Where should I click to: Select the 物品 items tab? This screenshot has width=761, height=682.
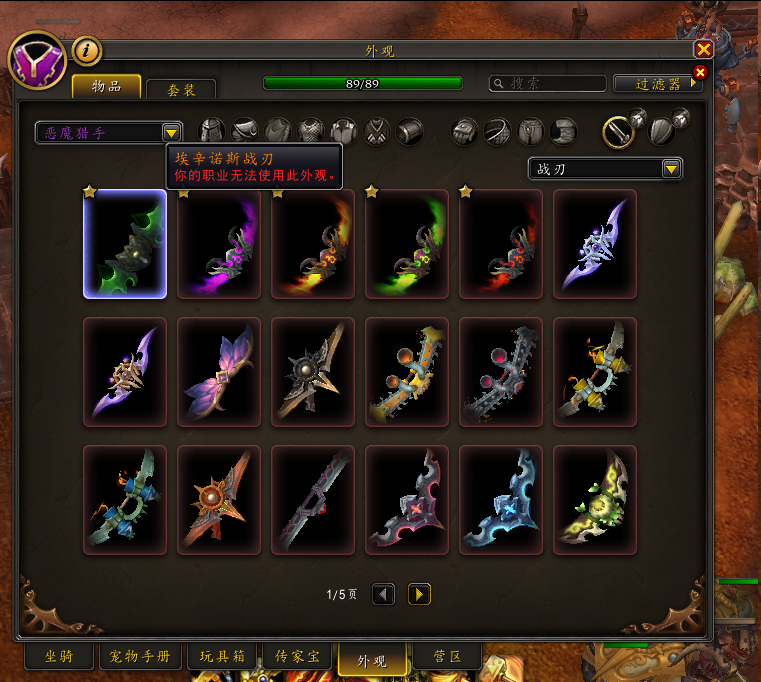105,87
